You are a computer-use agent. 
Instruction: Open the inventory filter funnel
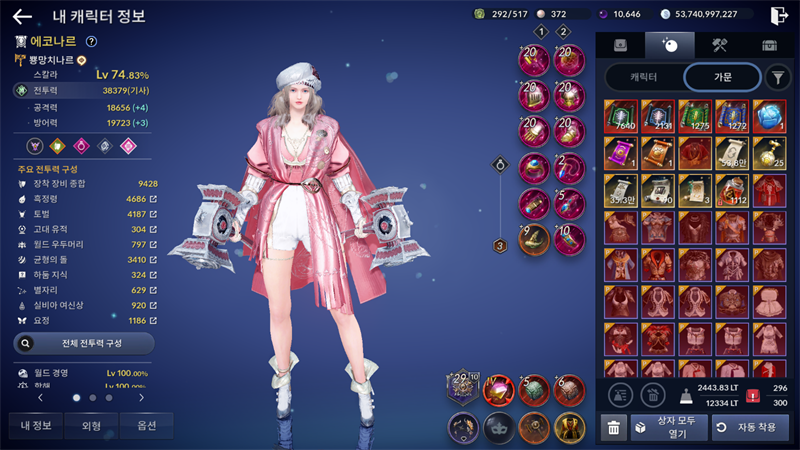point(777,77)
